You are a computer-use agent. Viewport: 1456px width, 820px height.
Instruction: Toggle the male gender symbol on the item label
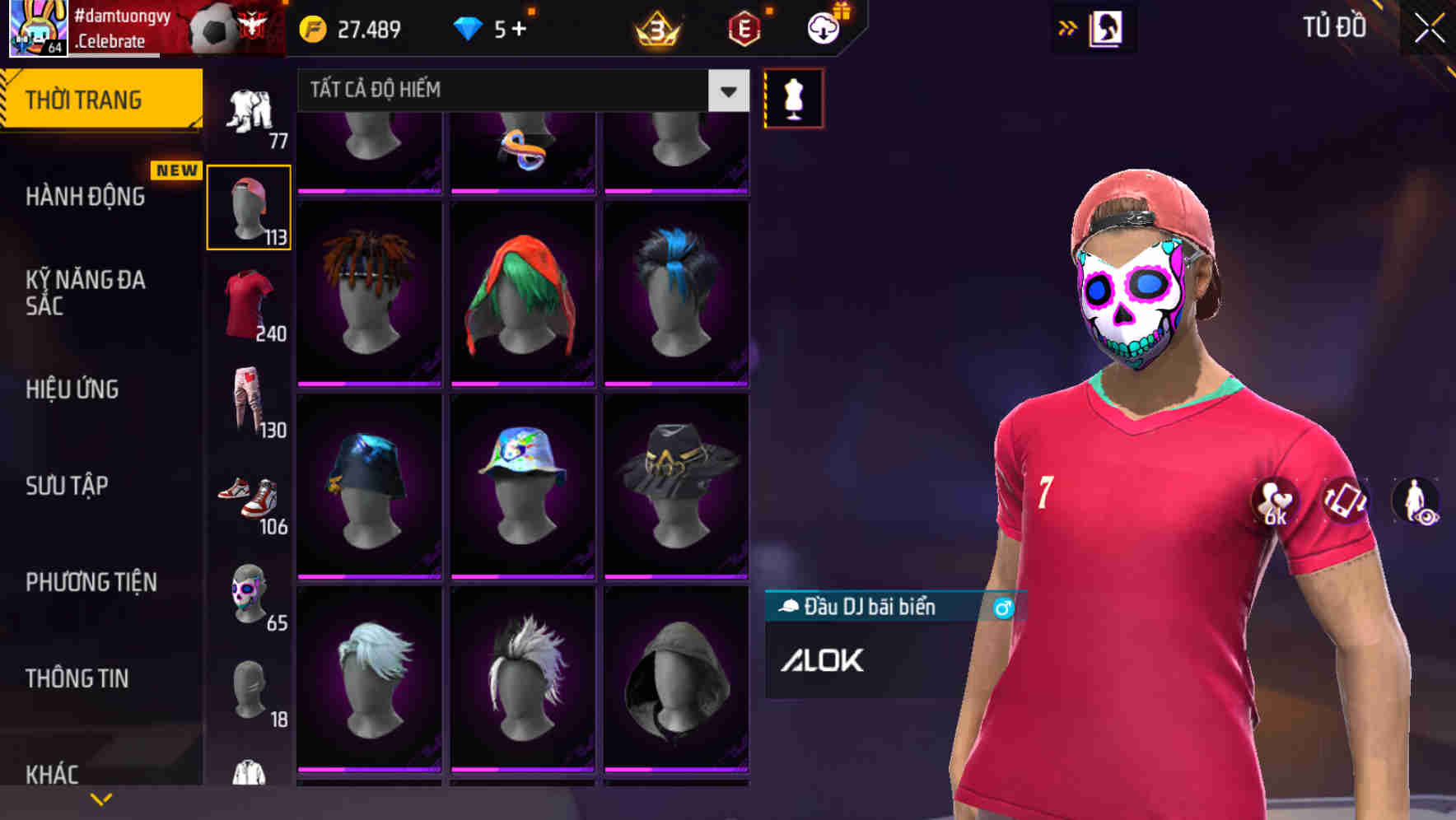1001,606
